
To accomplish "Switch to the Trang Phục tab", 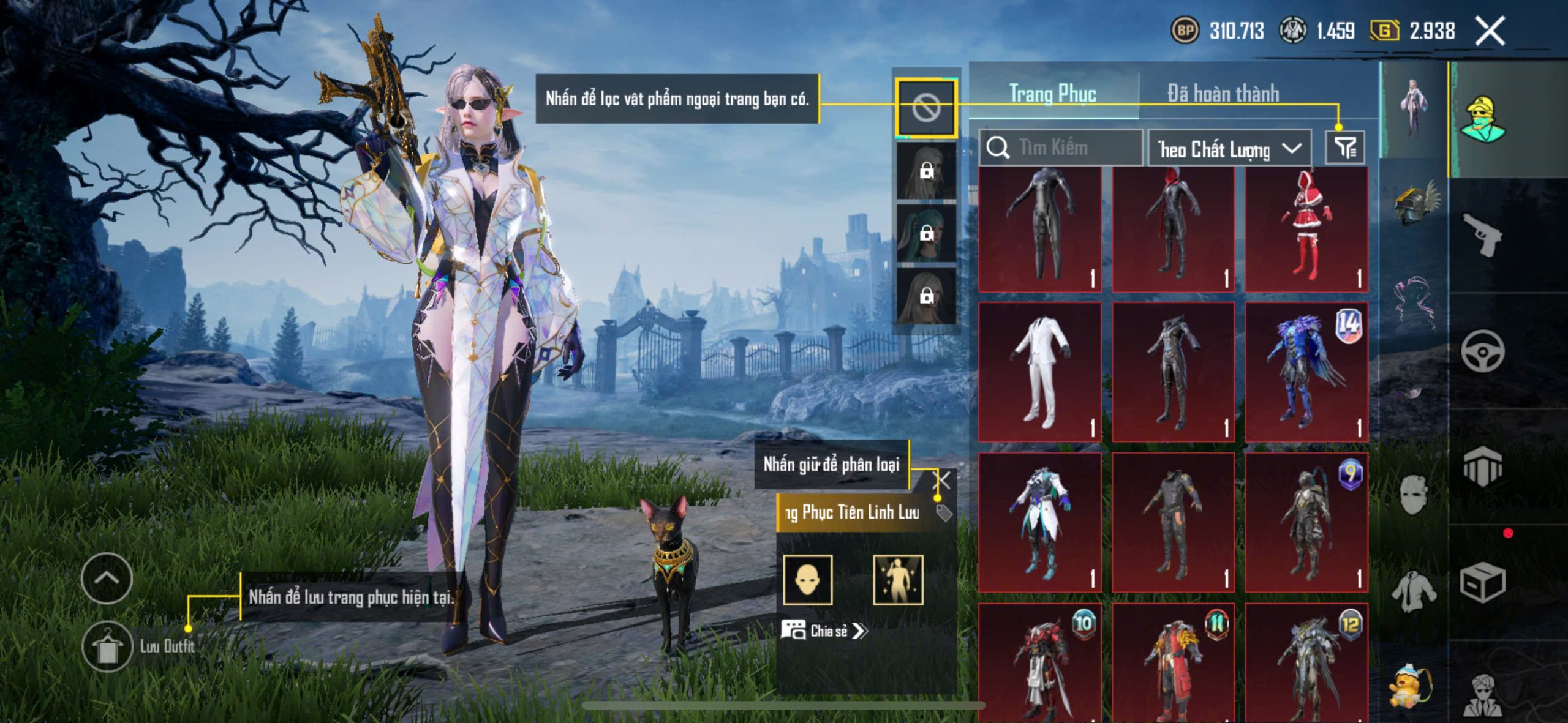I will click(x=1052, y=94).
